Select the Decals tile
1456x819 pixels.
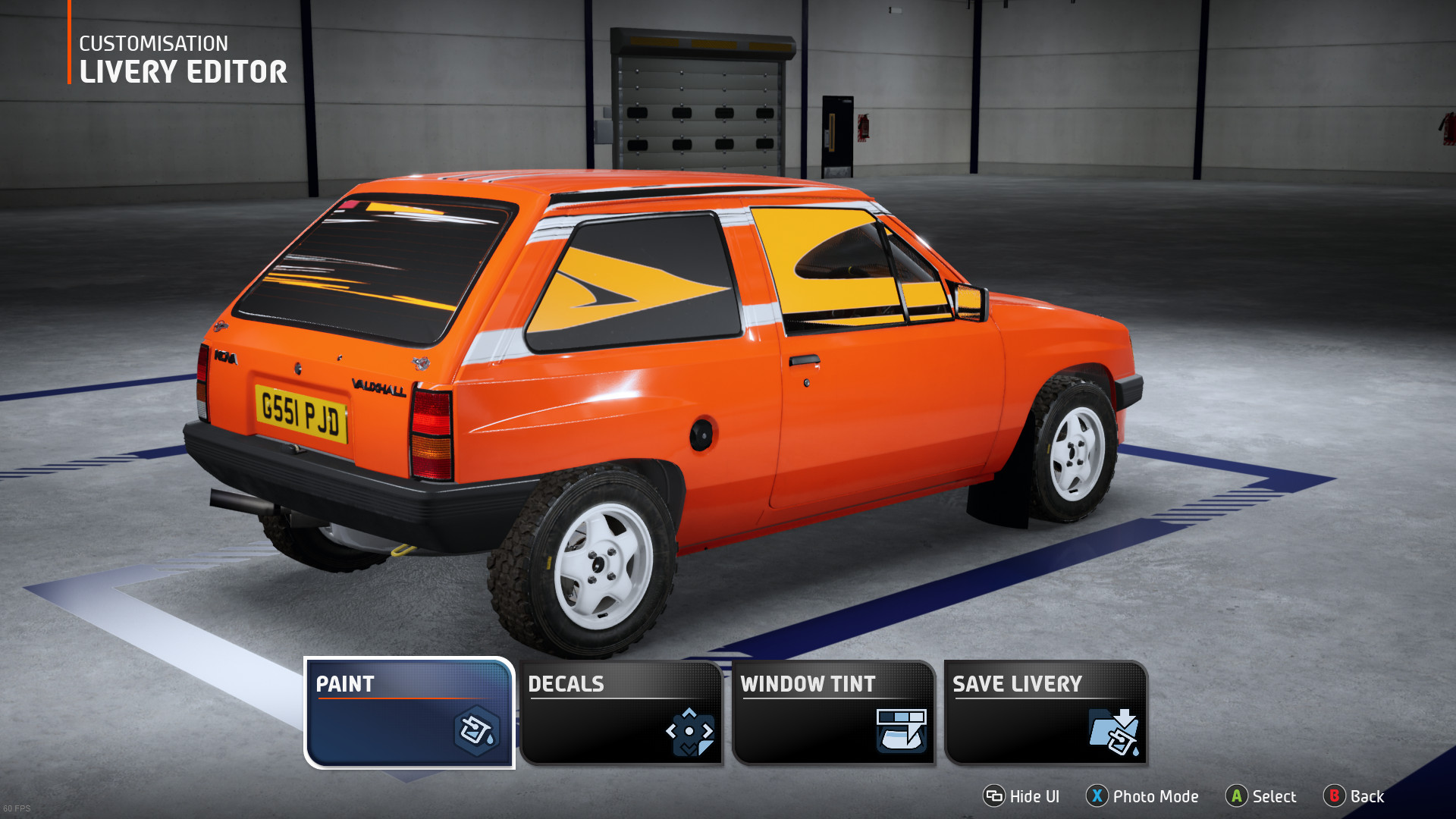(621, 713)
